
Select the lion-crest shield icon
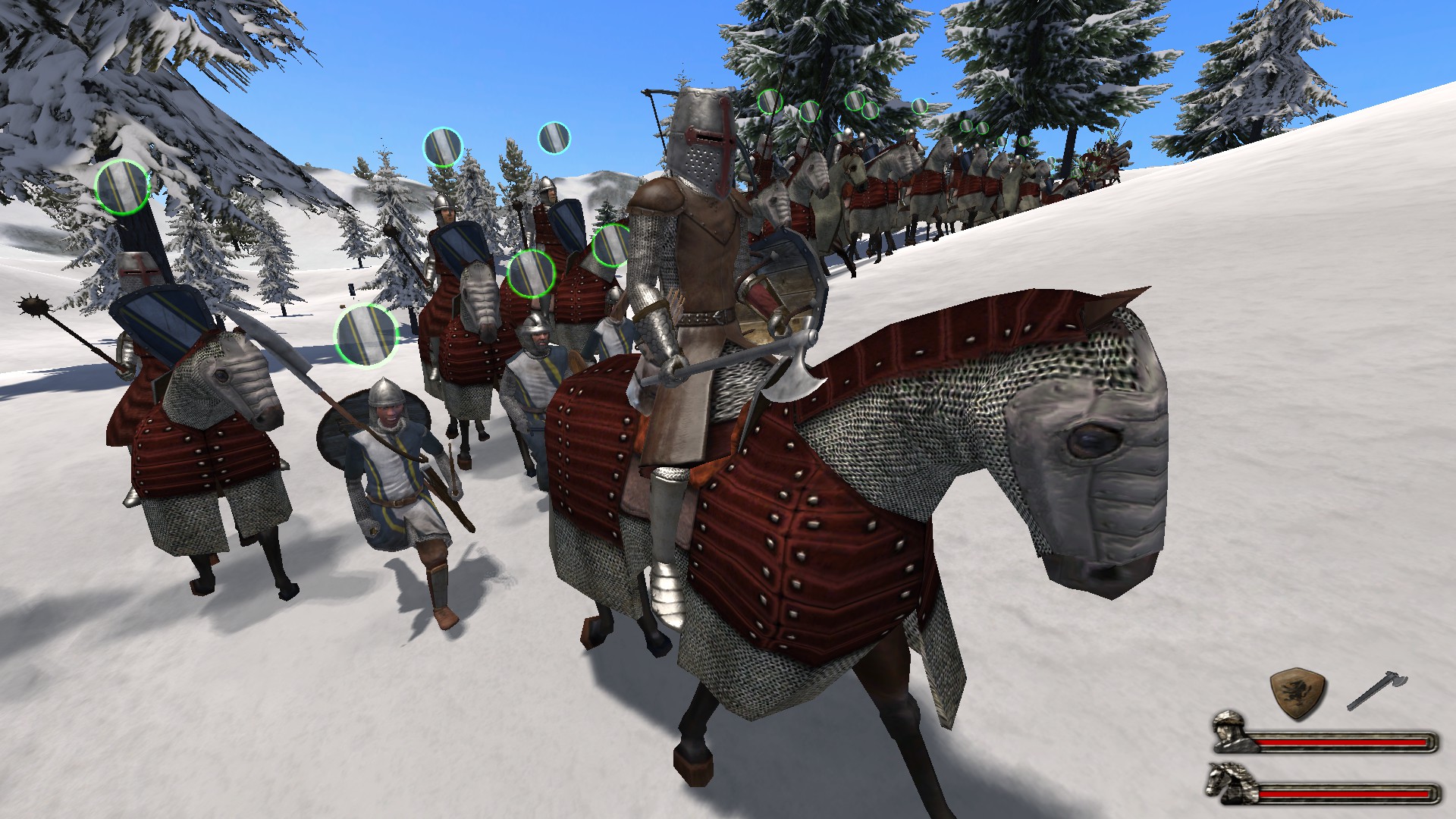pos(1298,693)
